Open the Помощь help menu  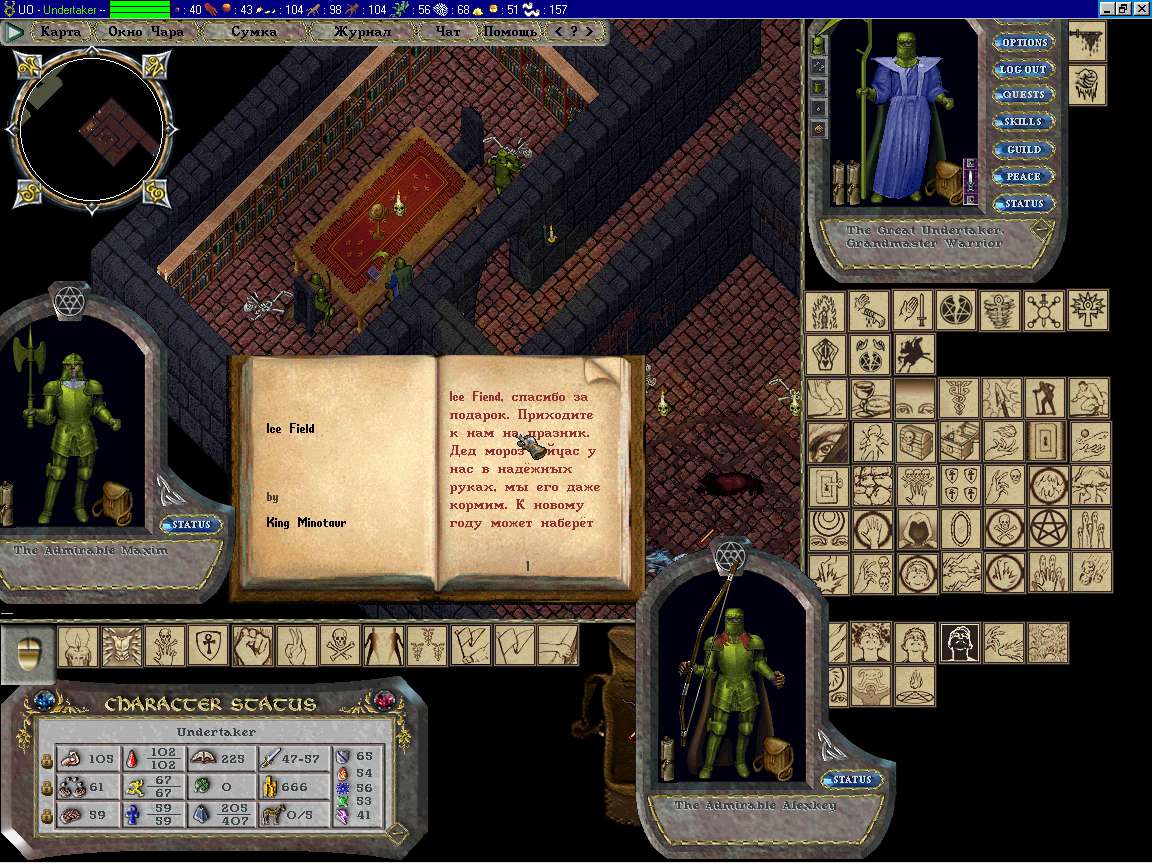point(510,31)
